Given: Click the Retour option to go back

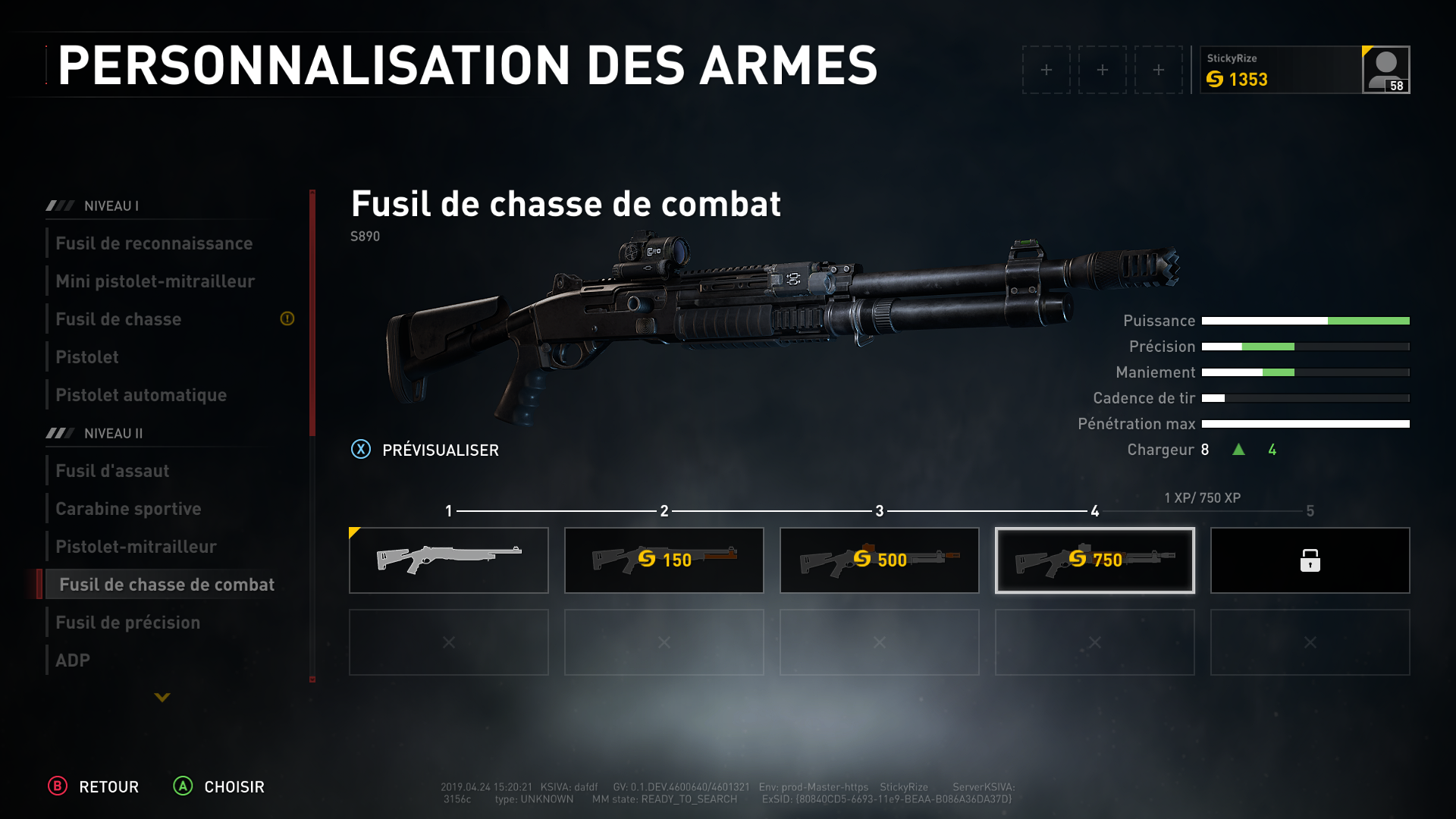Looking at the screenshot, I should coord(94,786).
